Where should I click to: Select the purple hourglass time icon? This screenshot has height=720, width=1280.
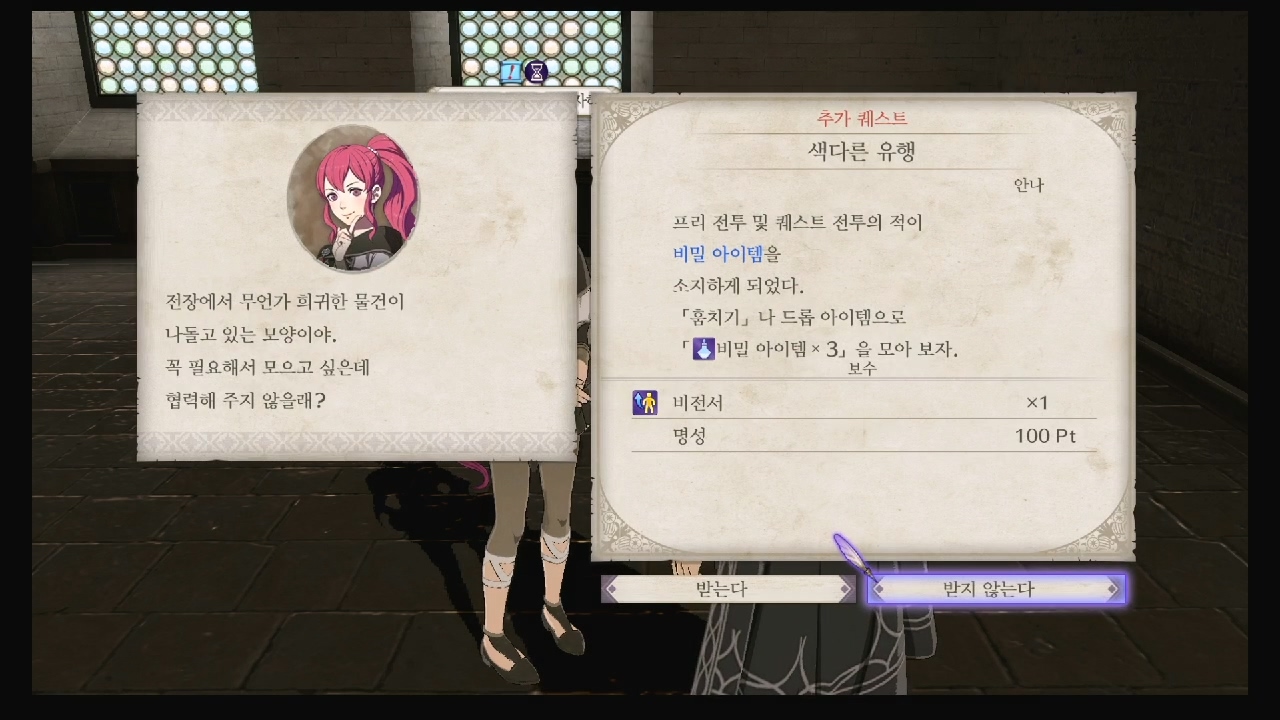tap(537, 72)
